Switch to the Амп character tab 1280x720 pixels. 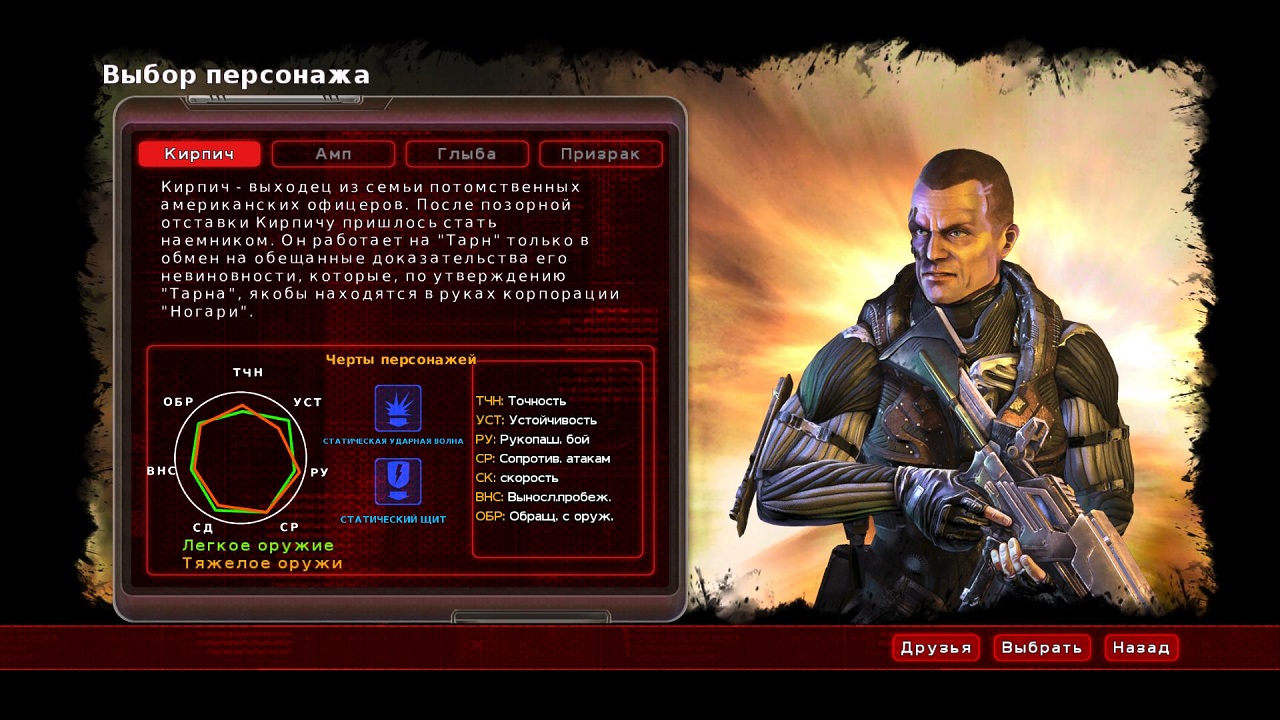point(333,154)
